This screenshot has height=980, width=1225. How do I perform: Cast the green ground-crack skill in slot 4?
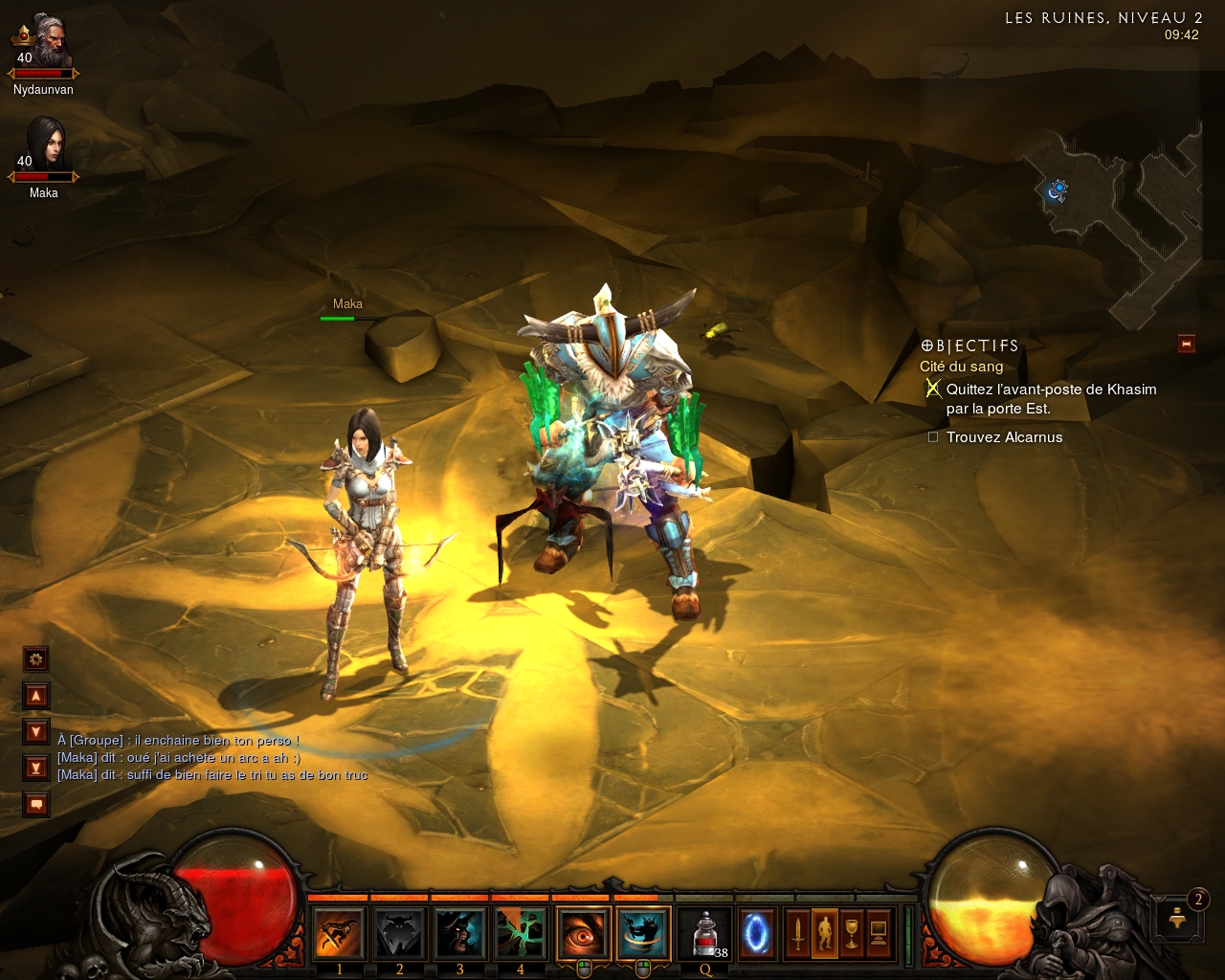pyautogui.click(x=521, y=933)
